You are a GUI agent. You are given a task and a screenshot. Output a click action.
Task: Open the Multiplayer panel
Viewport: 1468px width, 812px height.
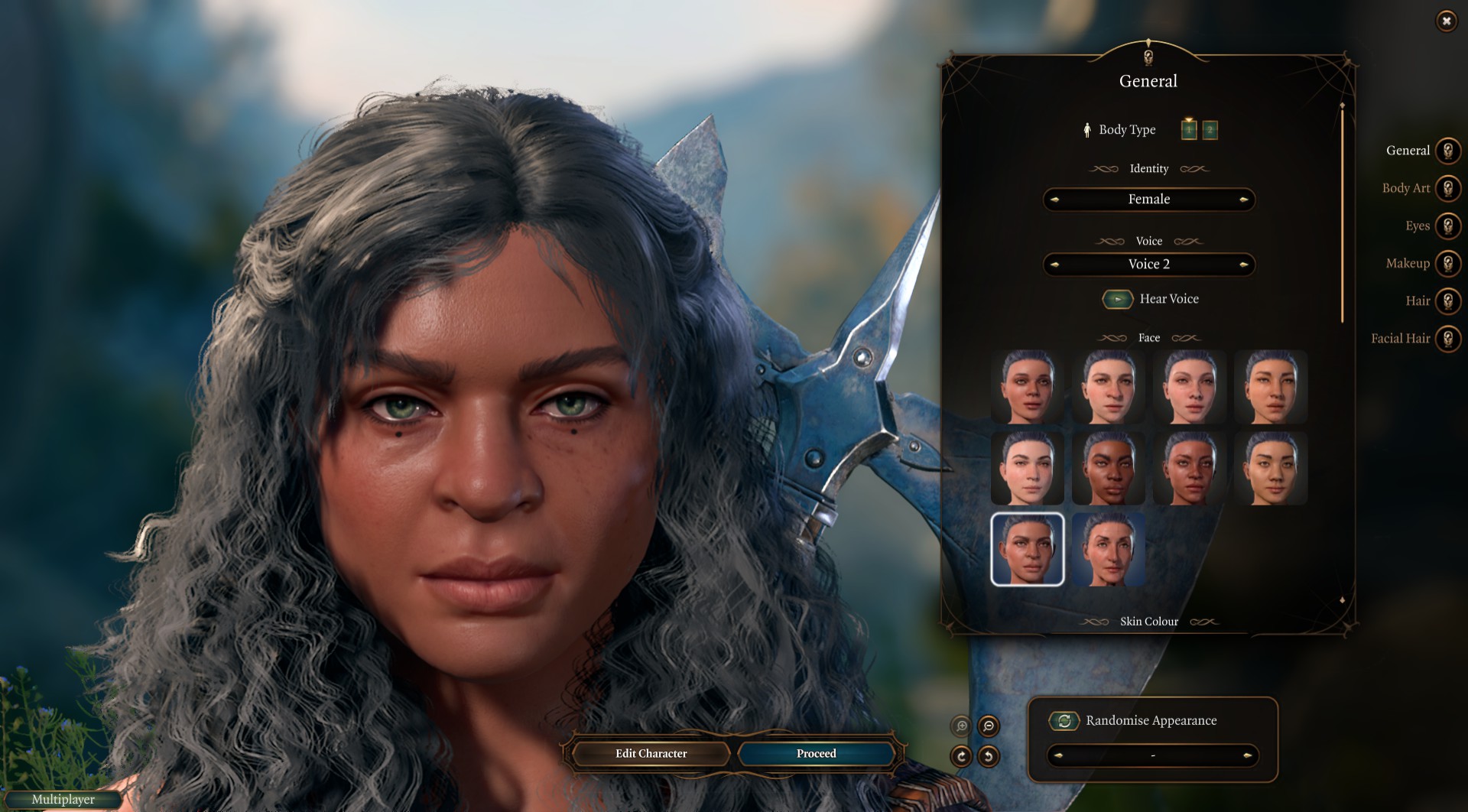point(63,800)
